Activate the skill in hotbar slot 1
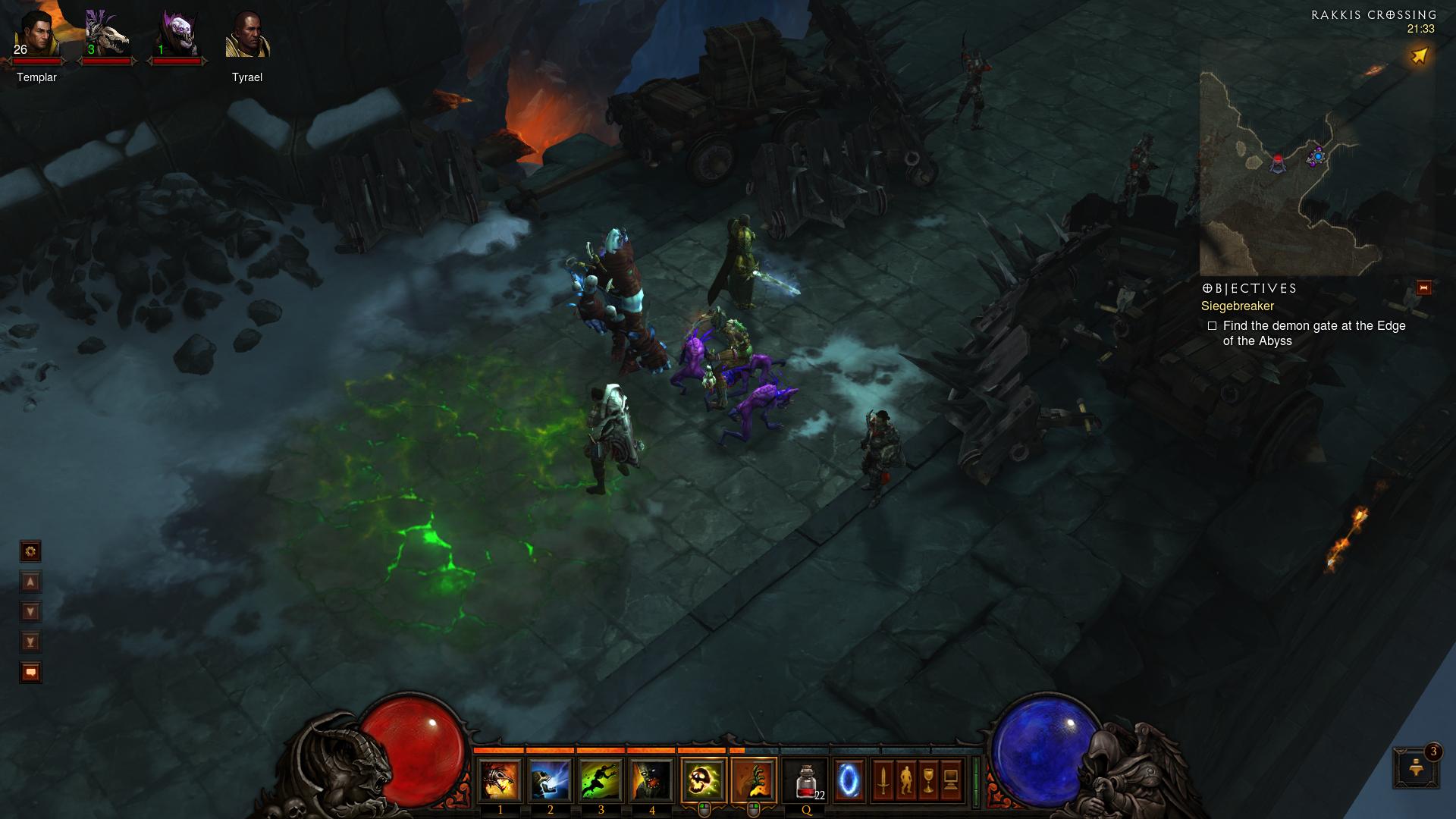Viewport: 1456px width, 819px height. point(500,781)
